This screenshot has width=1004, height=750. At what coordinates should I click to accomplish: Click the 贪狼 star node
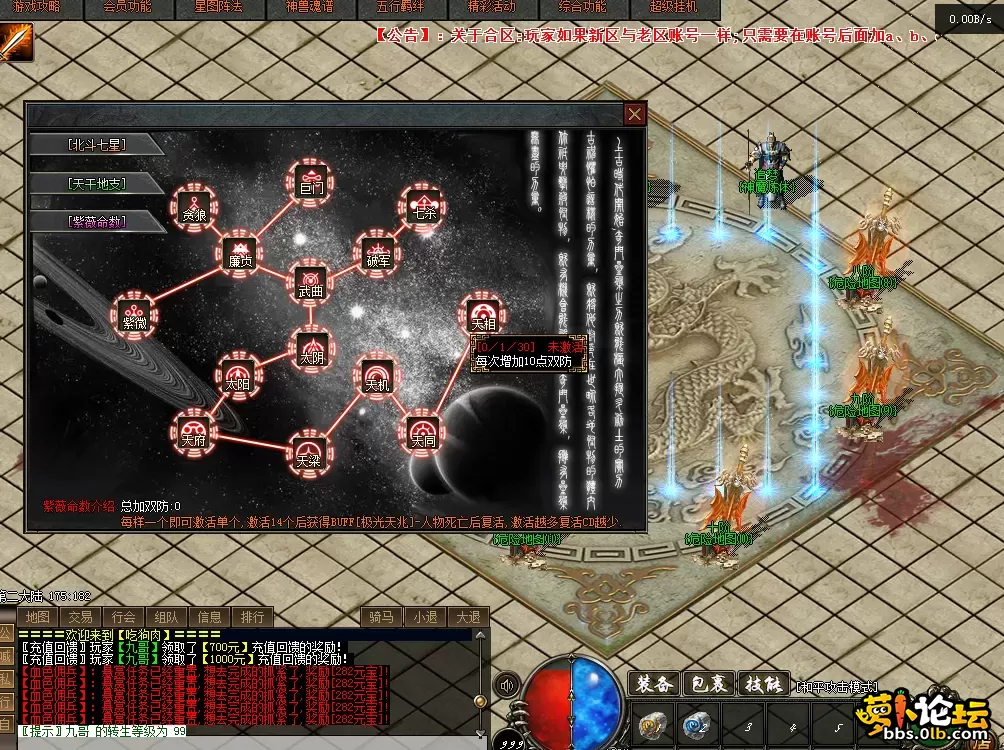pyautogui.click(x=193, y=205)
